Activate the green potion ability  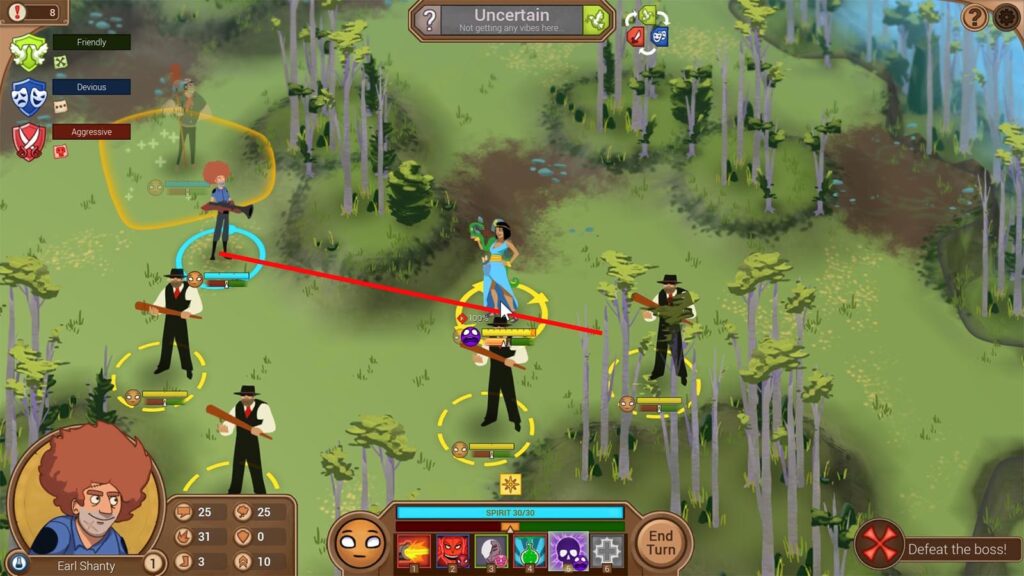[x=529, y=551]
